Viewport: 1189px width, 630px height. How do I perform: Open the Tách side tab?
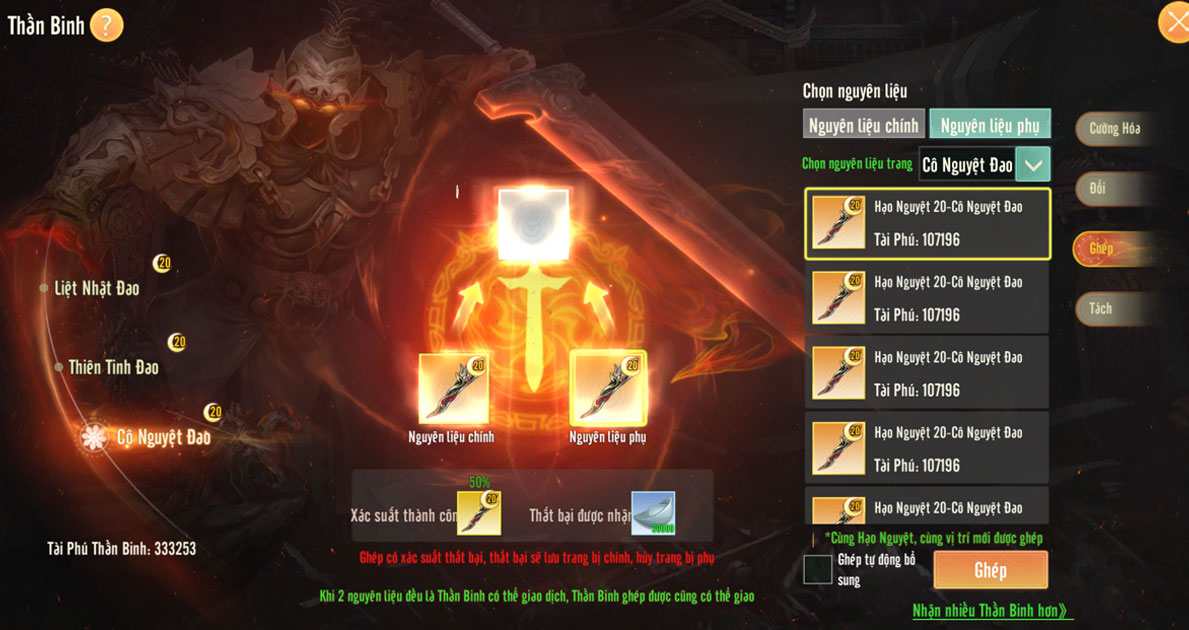point(1101,309)
